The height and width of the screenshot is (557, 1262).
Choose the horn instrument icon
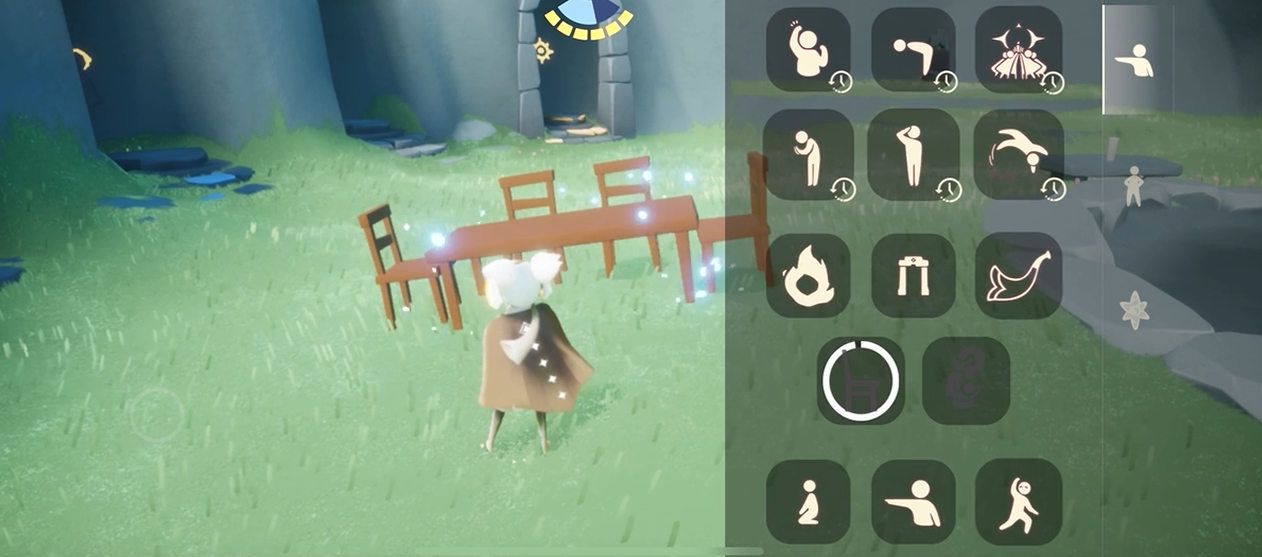(1018, 276)
